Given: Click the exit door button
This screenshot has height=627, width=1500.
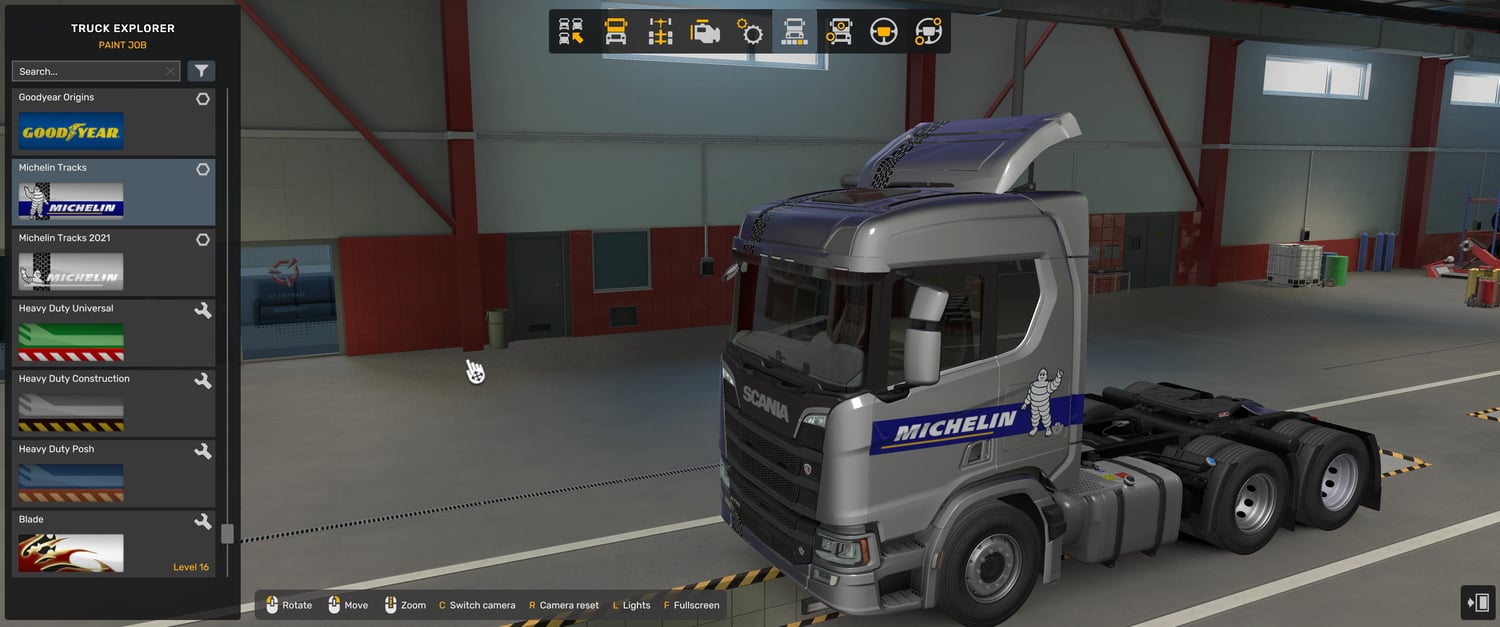Looking at the screenshot, I should (1477, 603).
